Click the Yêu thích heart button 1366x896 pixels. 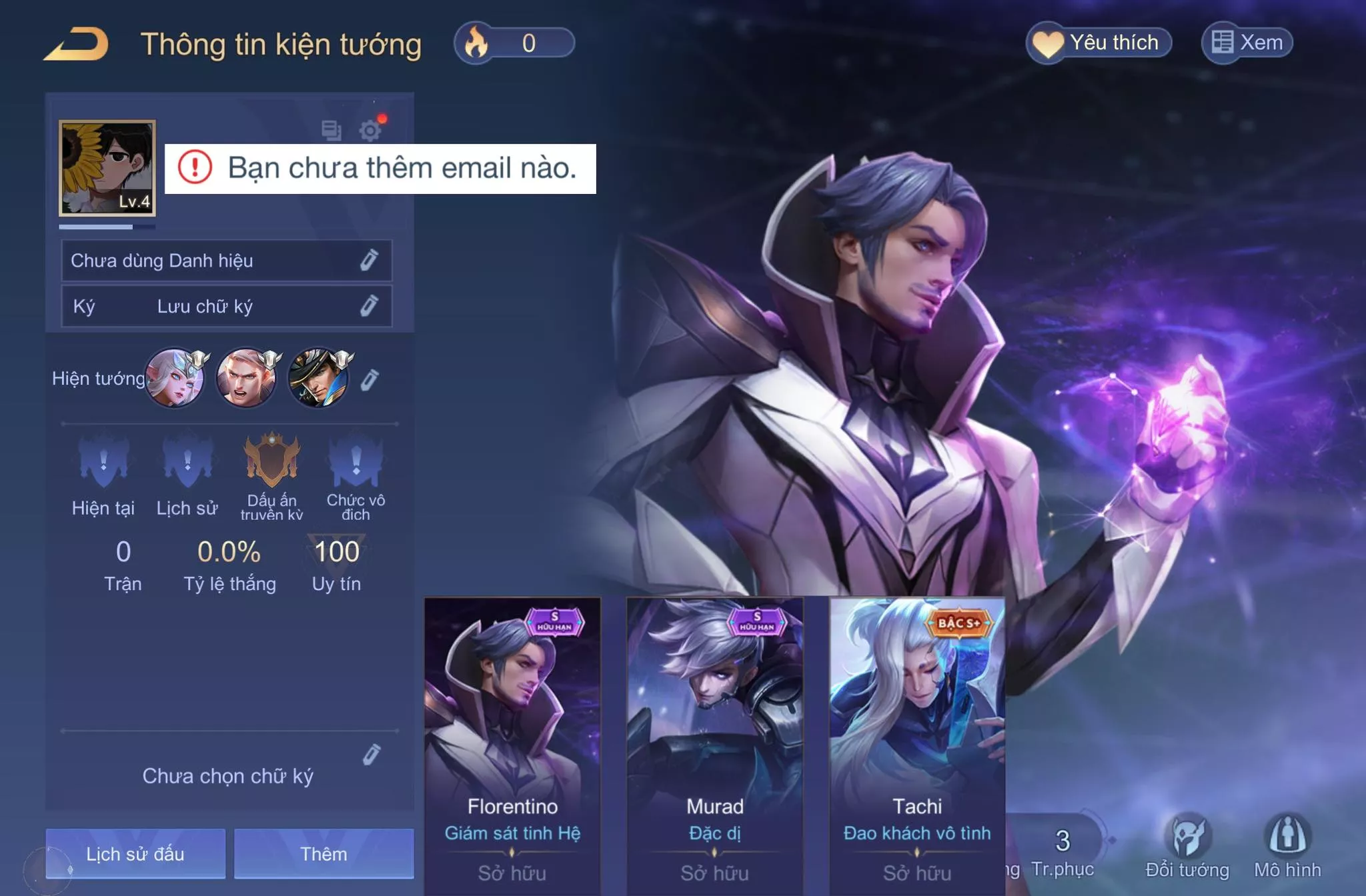1099,43
